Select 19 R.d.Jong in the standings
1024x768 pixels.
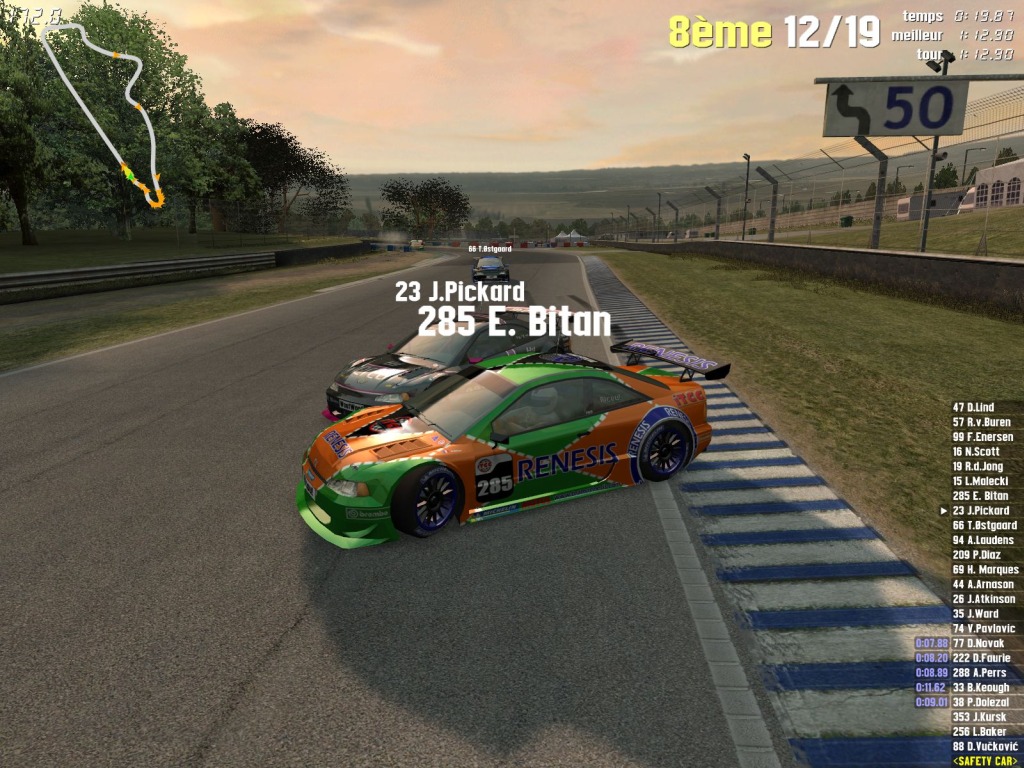tap(978, 466)
